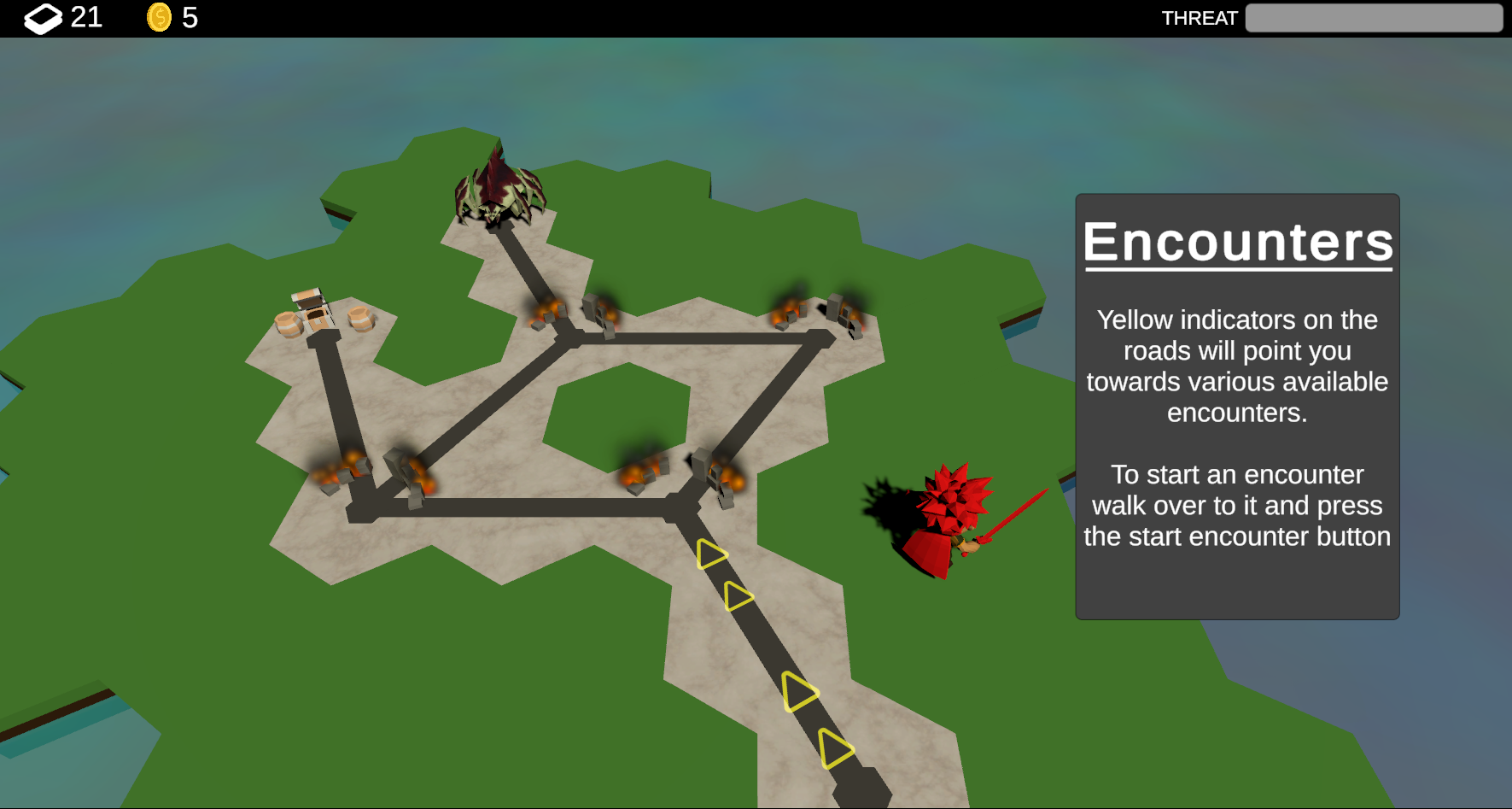
Task: Click the gold coin icon
Action: [x=159, y=17]
